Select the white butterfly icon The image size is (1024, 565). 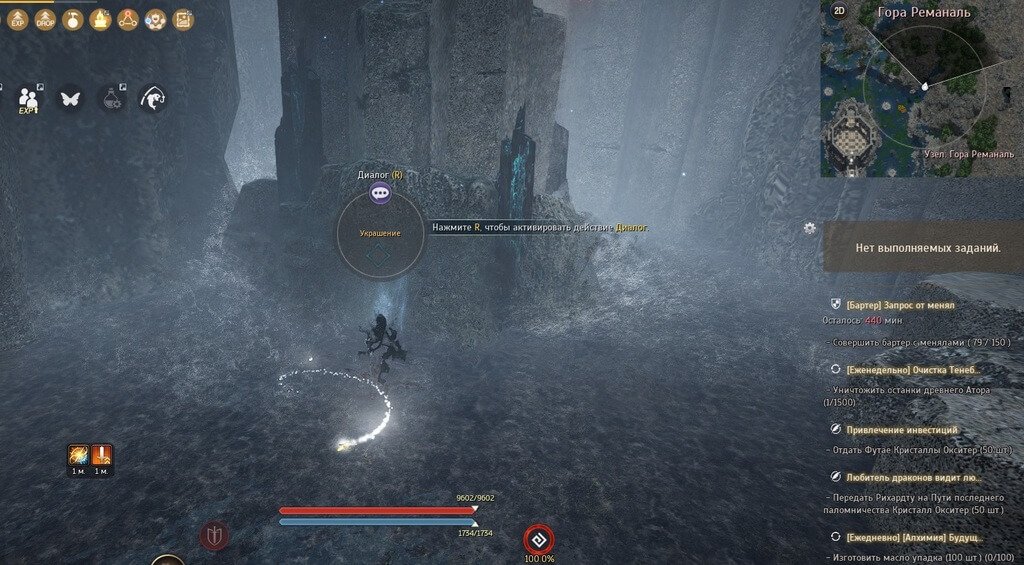[70, 98]
